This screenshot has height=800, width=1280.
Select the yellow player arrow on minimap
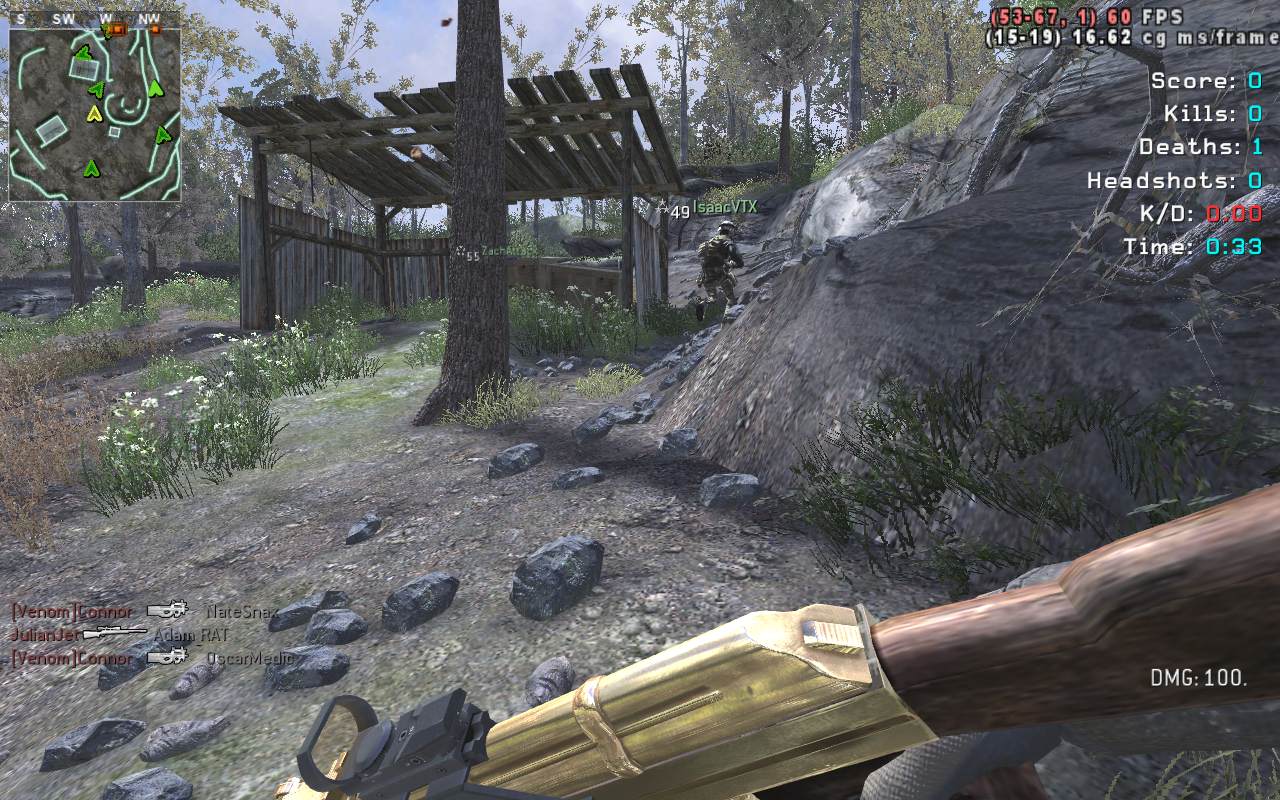pos(95,114)
